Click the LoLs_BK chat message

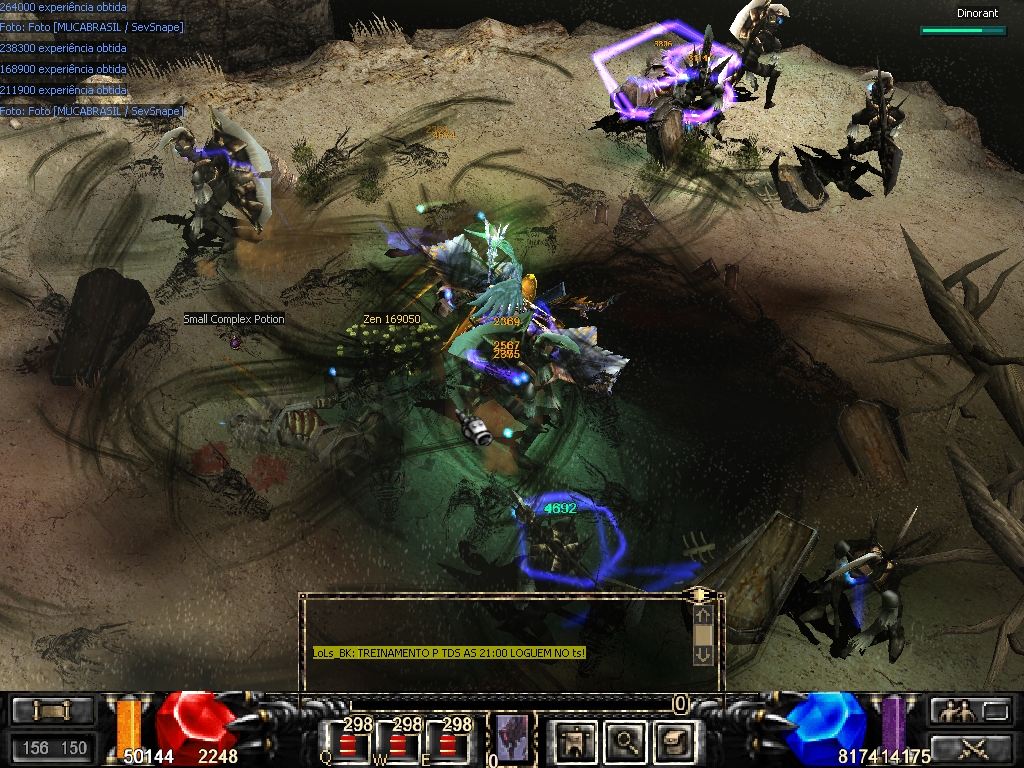[449, 653]
